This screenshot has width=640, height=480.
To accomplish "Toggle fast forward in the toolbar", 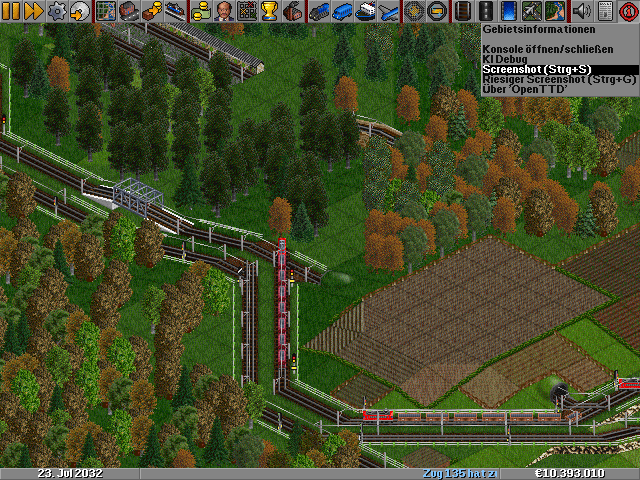I will (x=33, y=11).
